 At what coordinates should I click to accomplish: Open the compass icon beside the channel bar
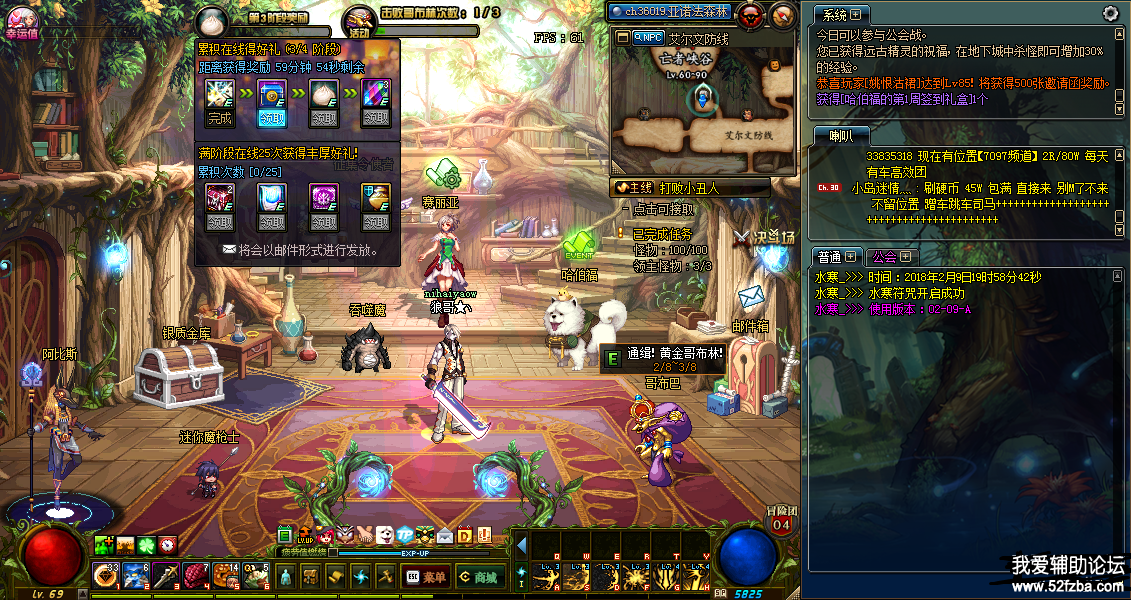point(783,14)
